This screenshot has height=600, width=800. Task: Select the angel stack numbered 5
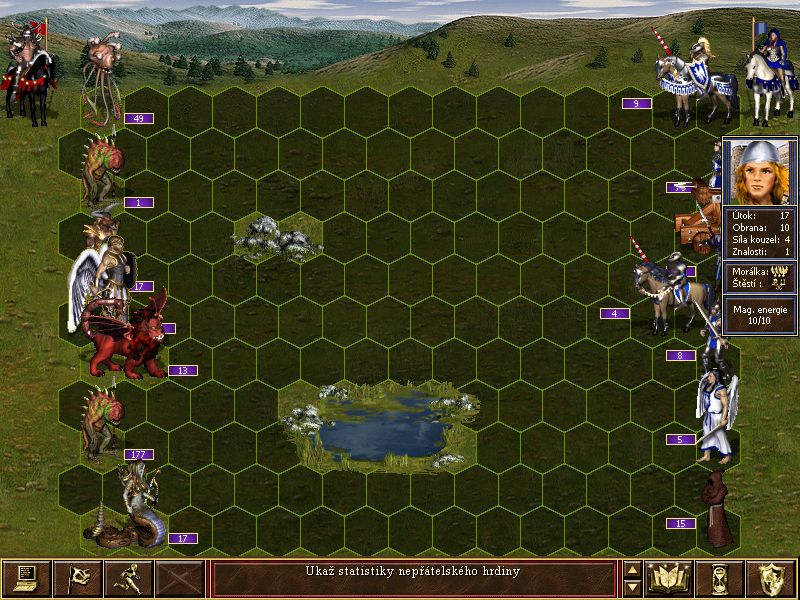(x=716, y=412)
